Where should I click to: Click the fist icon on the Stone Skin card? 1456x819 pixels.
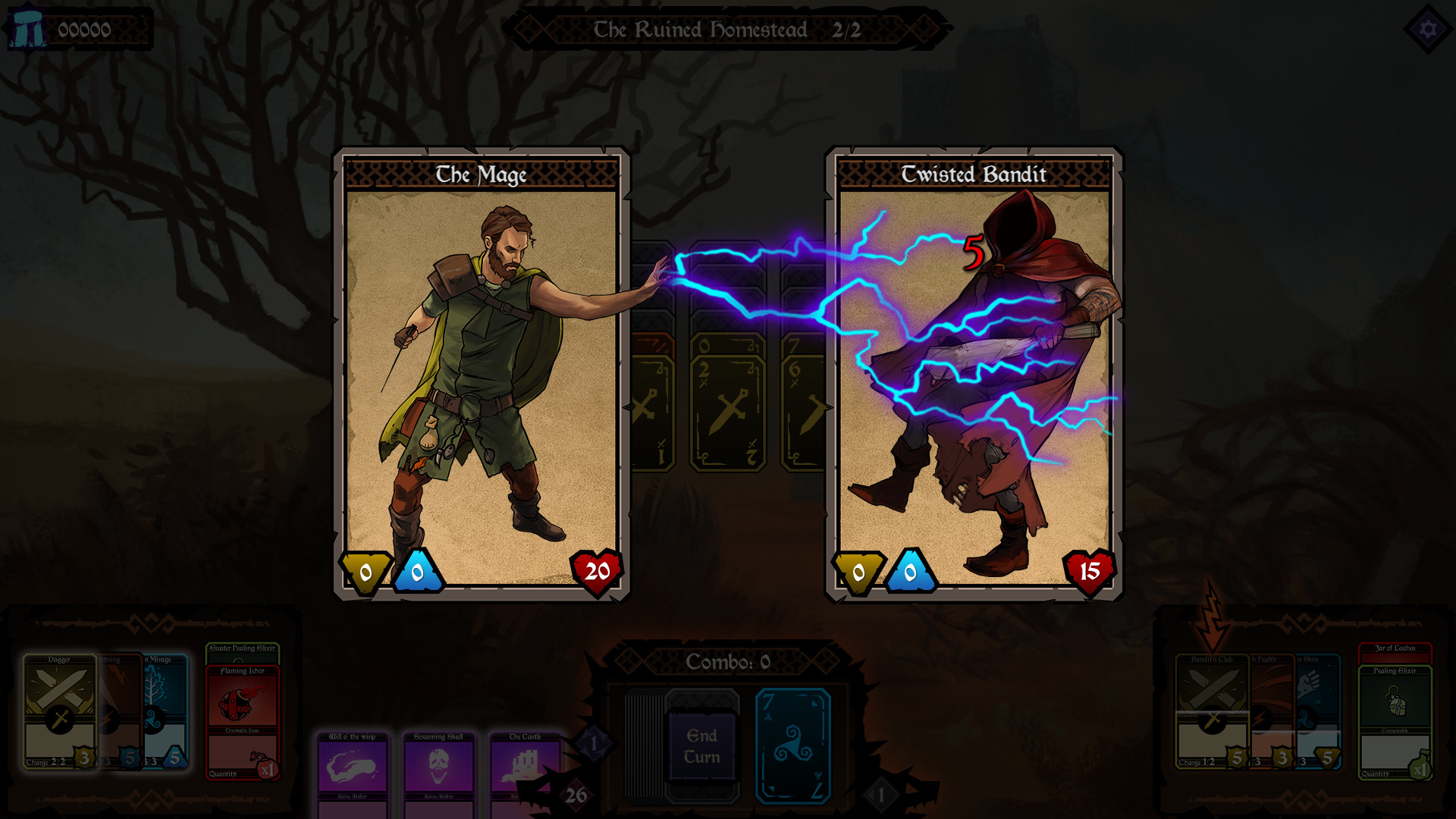(x=1308, y=679)
